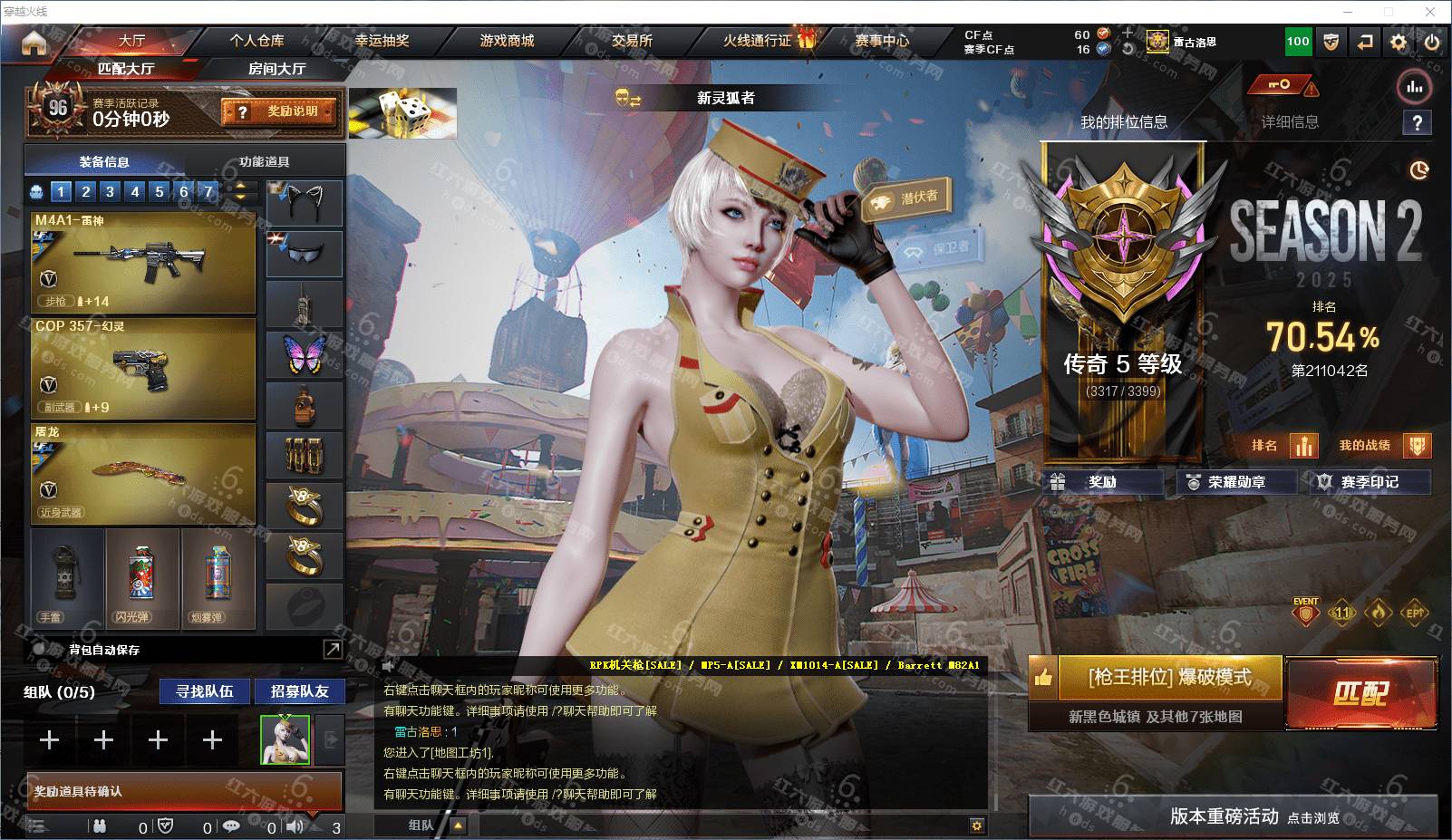The image size is (1452, 840).
Task: Click the 寻找队伍 find team button
Action: click(205, 691)
